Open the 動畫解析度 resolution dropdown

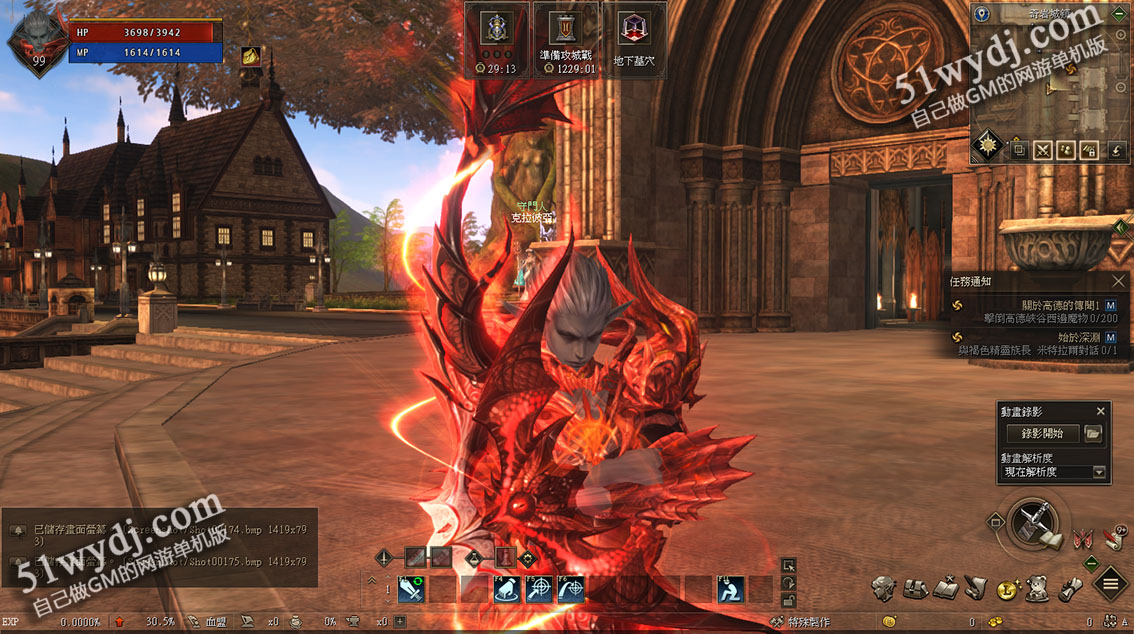(x=1100, y=472)
